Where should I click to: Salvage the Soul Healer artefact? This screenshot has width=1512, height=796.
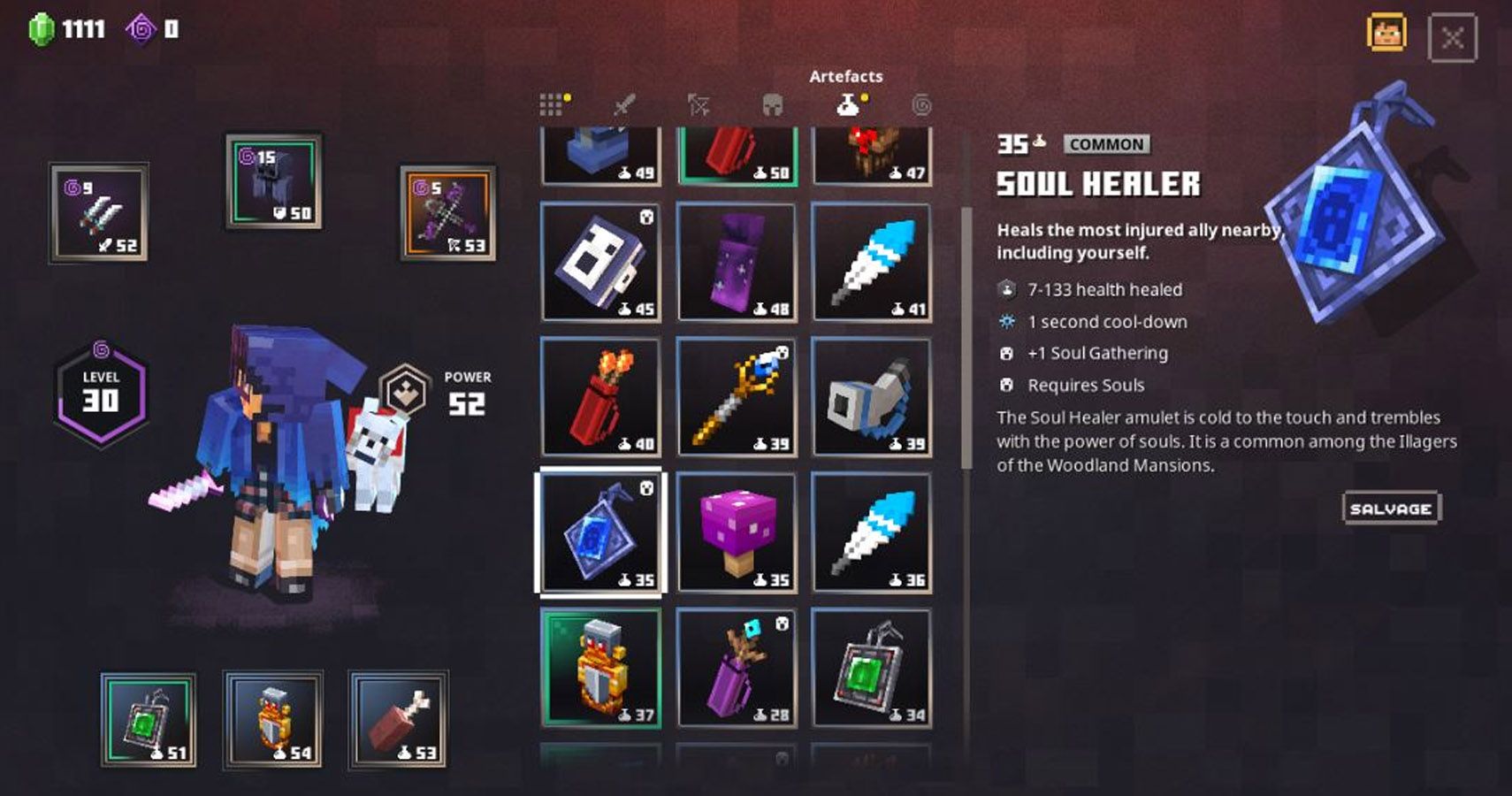[x=1391, y=509]
